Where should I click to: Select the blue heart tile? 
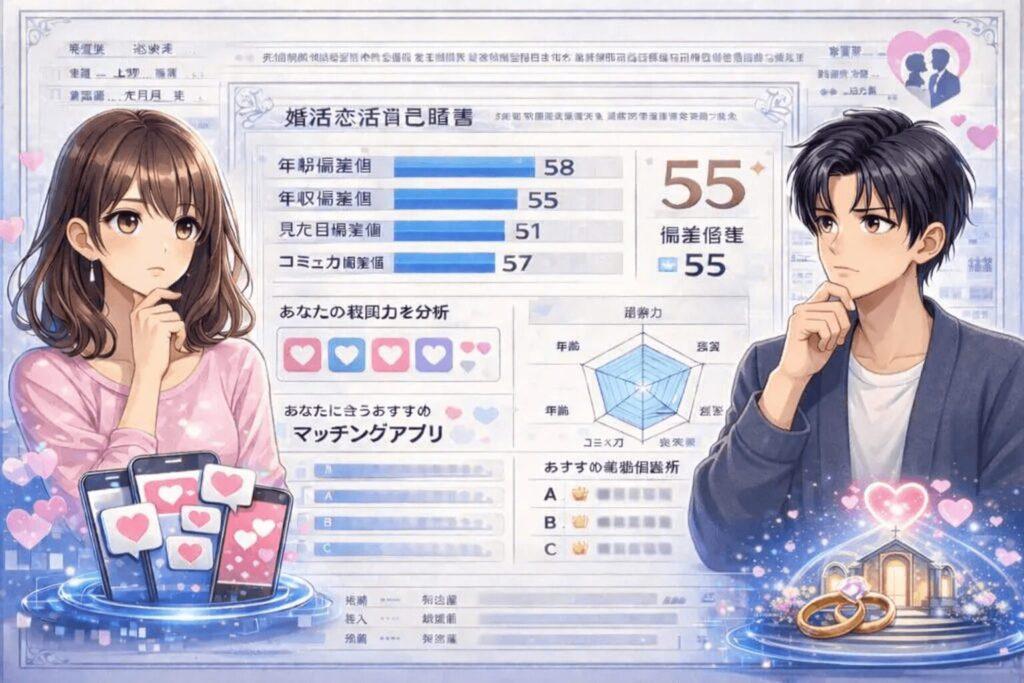[x=346, y=353]
